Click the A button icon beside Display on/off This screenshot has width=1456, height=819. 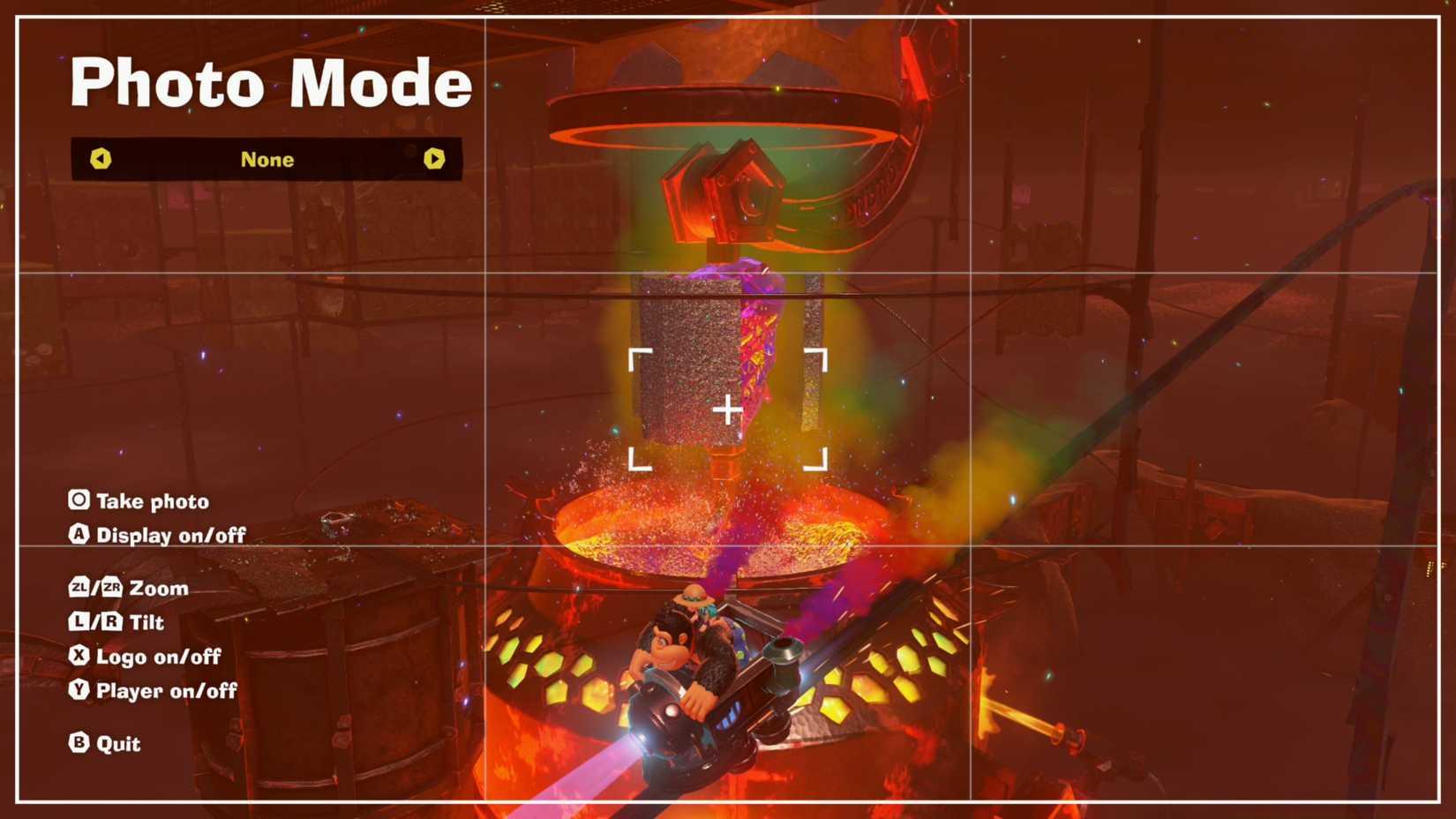coord(79,535)
